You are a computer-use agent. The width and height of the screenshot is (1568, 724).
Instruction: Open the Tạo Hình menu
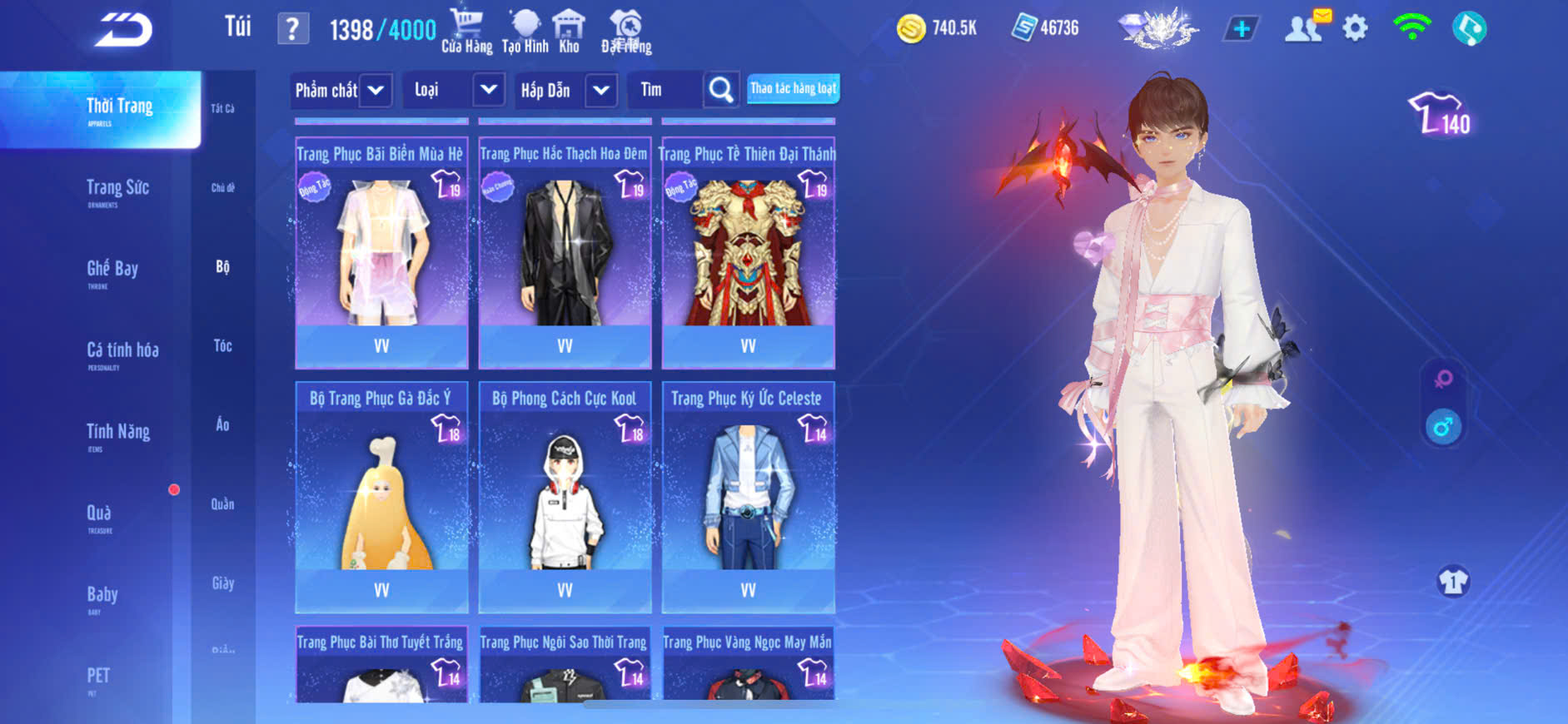click(x=525, y=31)
